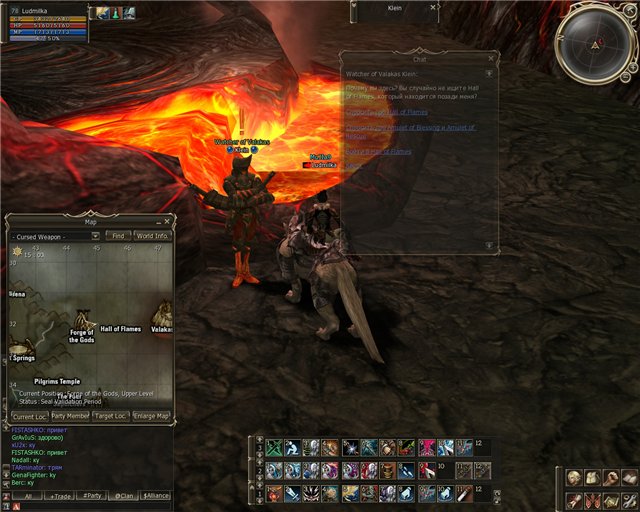The height and width of the screenshot is (512, 640).
Task: Show current location on map
Action: click(28, 416)
